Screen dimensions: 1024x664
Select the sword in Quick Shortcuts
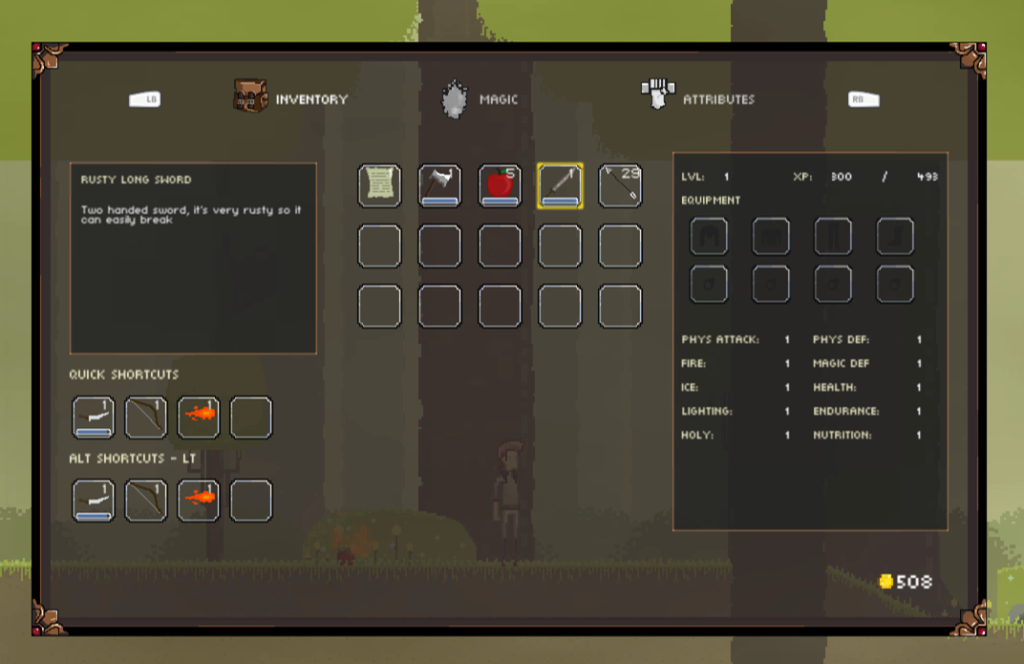point(93,418)
